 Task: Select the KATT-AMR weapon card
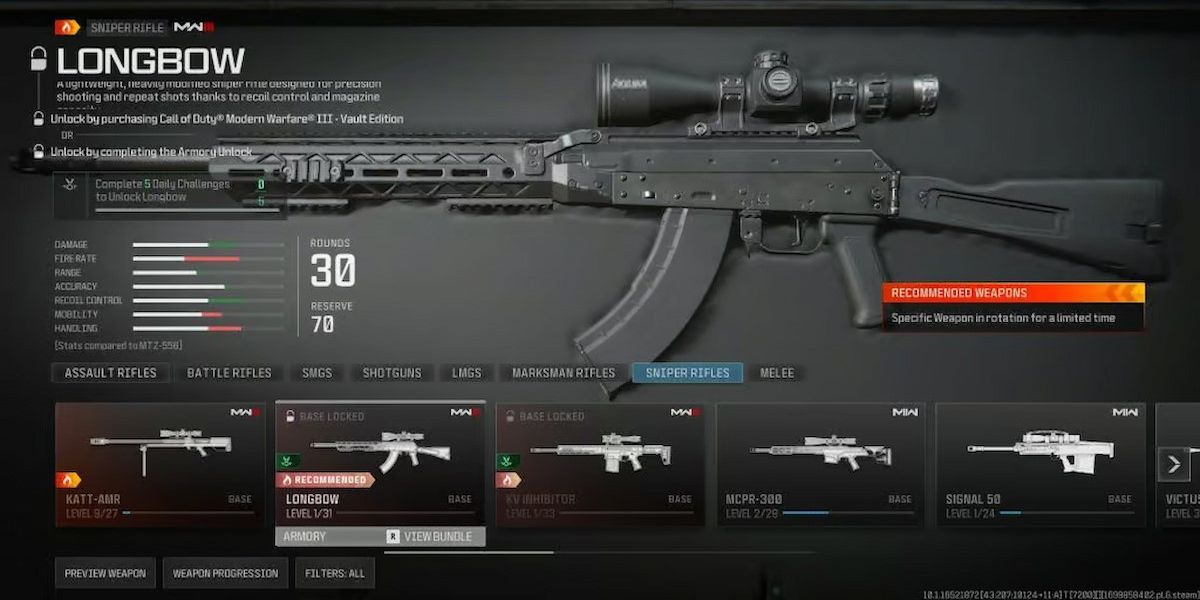tap(160, 464)
